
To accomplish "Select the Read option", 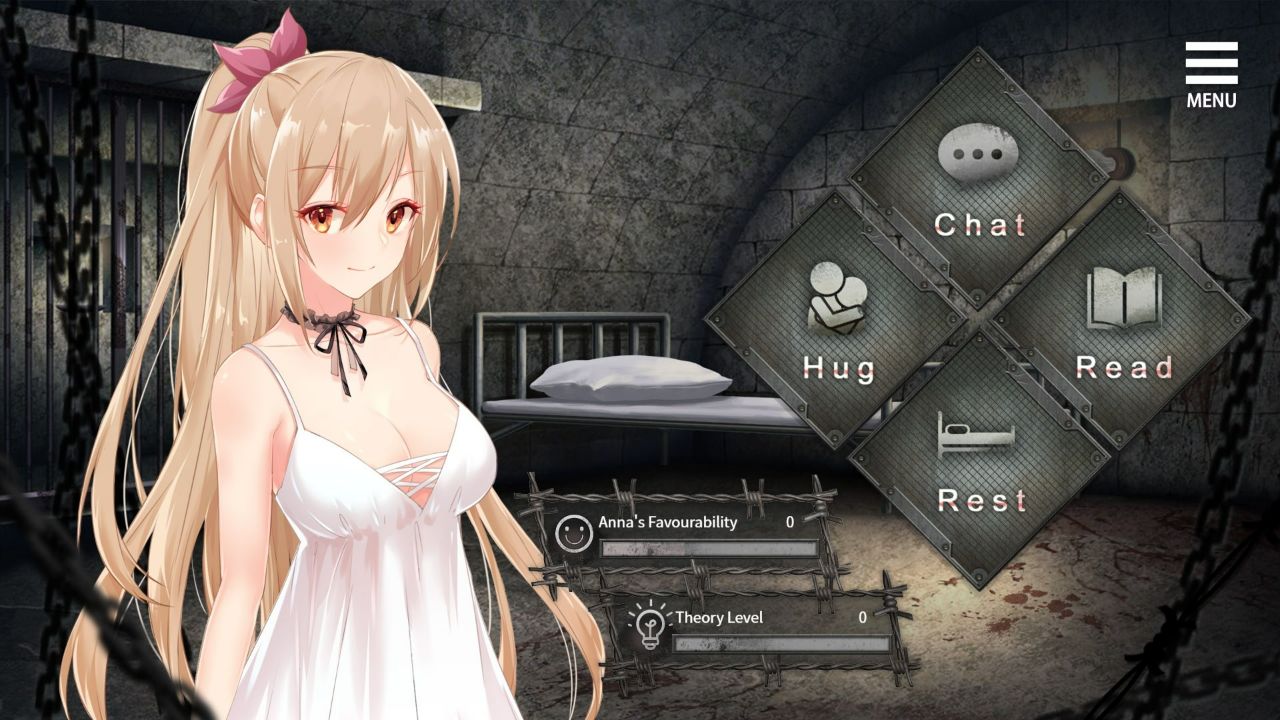I will [1124, 368].
